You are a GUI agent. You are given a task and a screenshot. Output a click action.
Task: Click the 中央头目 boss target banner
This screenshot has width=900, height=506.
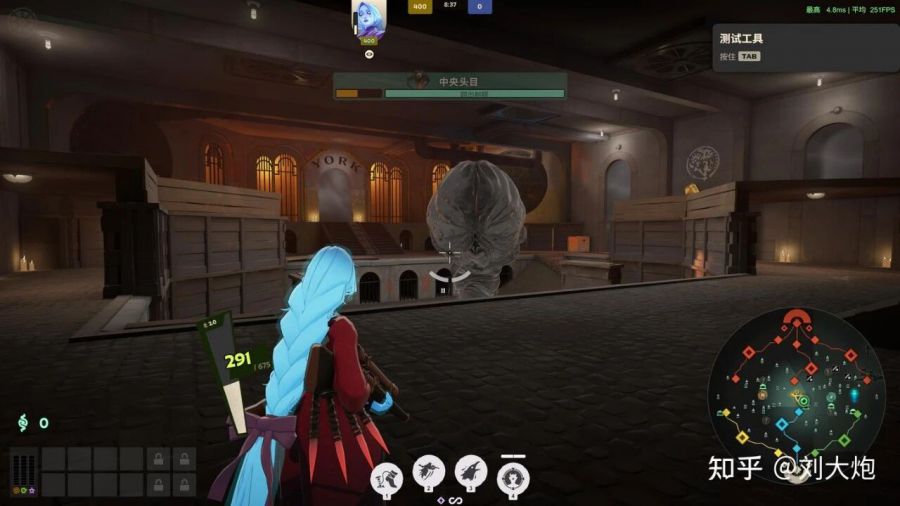(x=450, y=85)
